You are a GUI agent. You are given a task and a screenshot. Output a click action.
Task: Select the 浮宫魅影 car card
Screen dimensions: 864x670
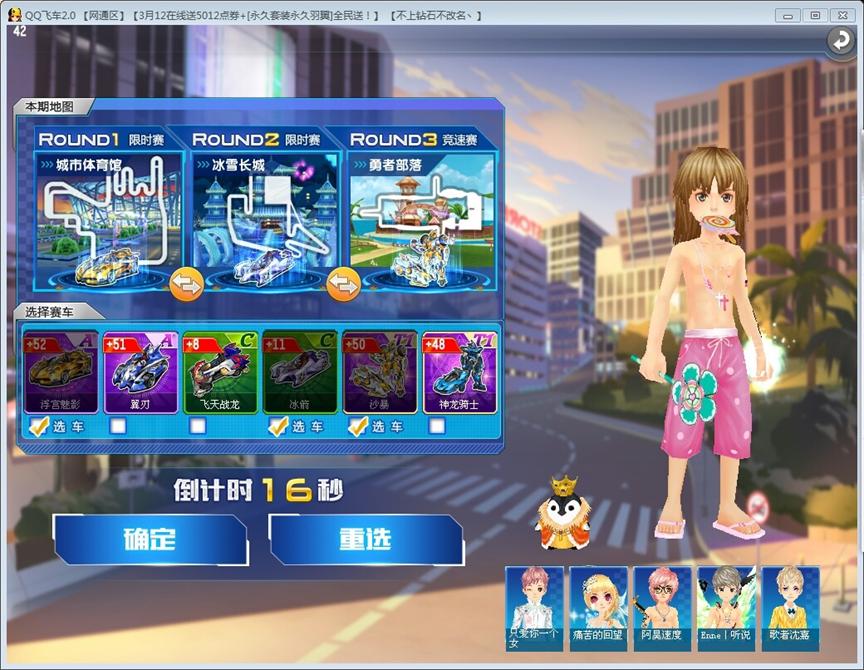[x=60, y=372]
